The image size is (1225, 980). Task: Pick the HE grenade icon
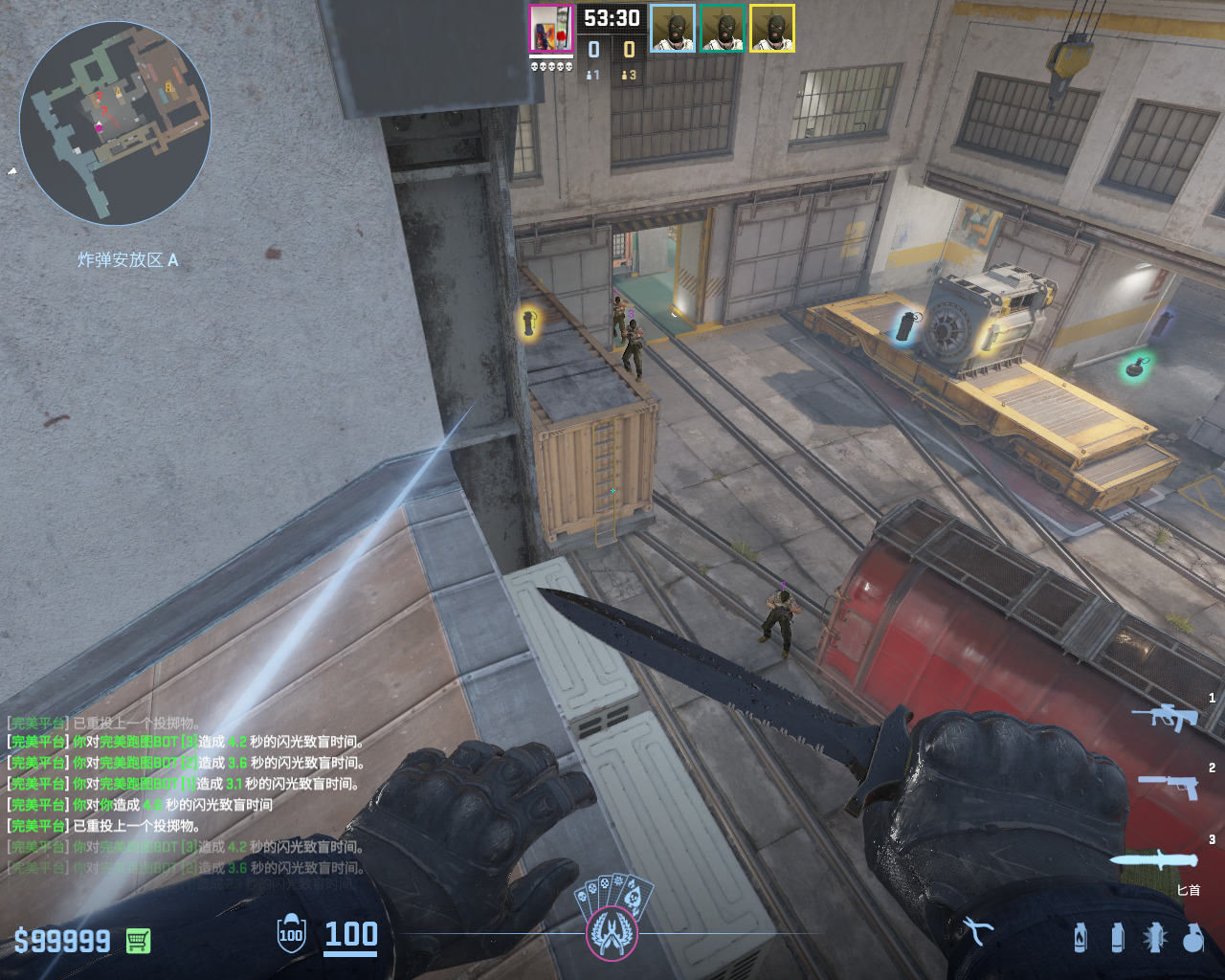click(x=1192, y=937)
